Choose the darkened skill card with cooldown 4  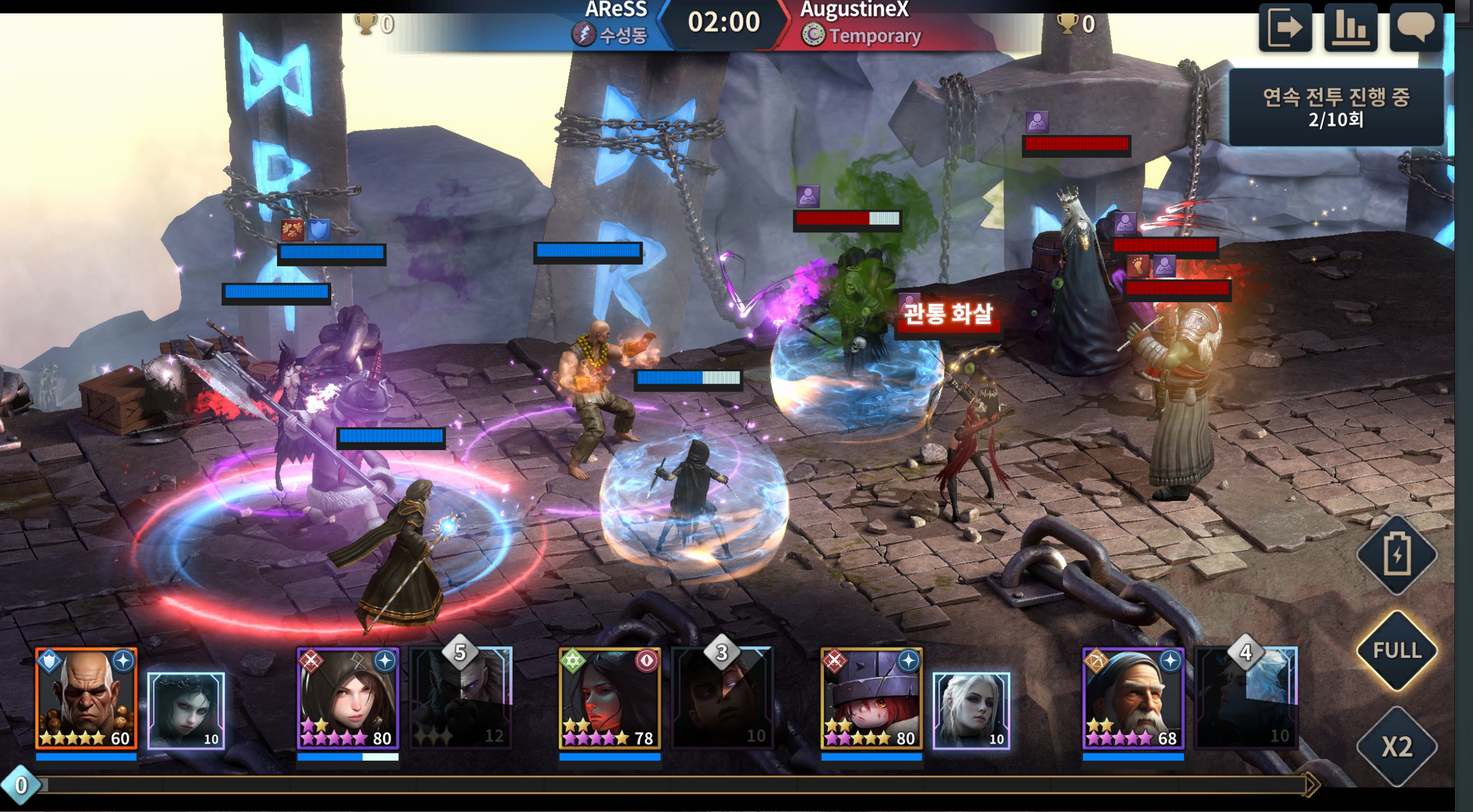(x=1247, y=698)
